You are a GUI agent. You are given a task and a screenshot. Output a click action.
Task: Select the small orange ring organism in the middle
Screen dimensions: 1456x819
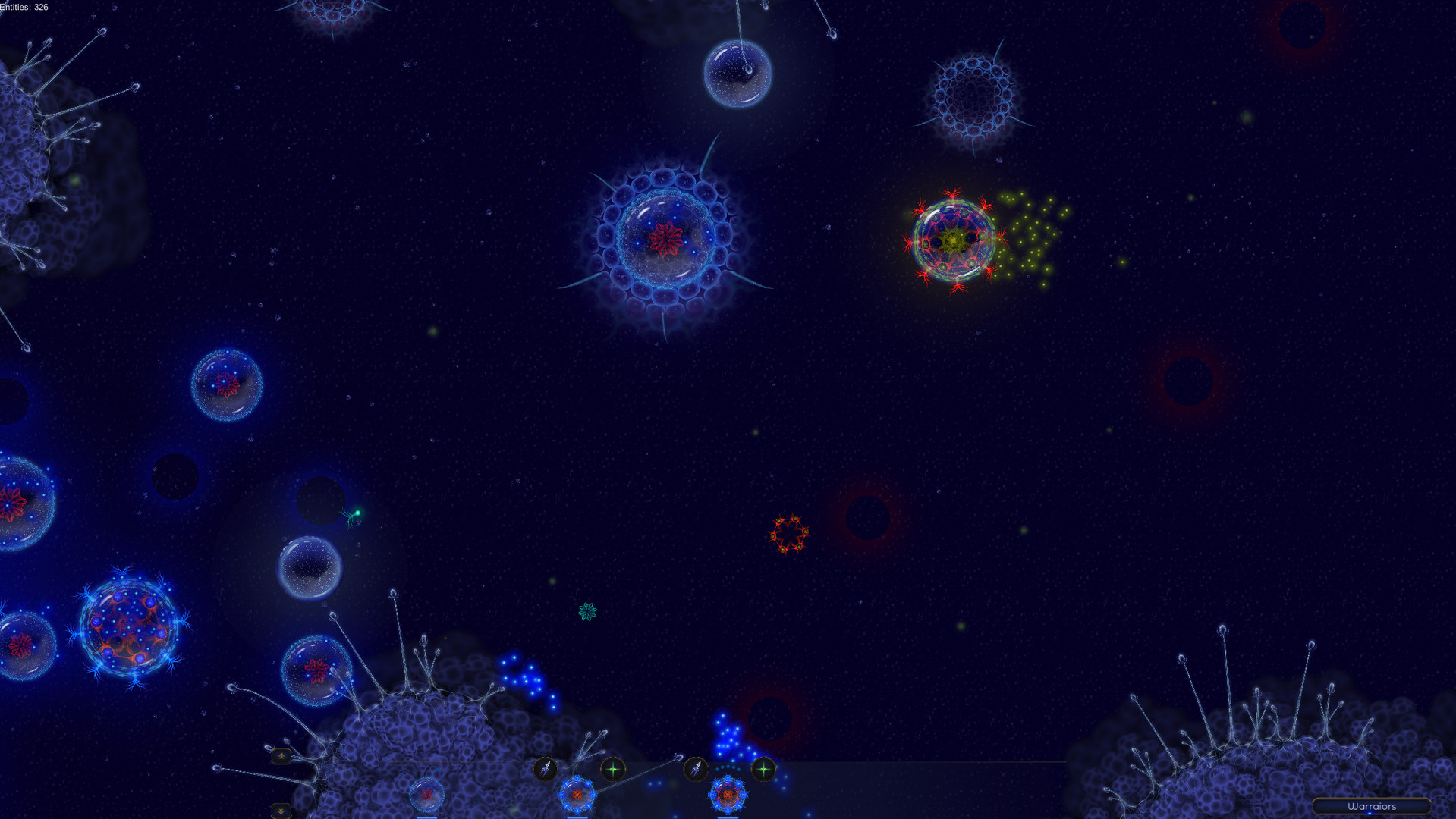tap(789, 533)
